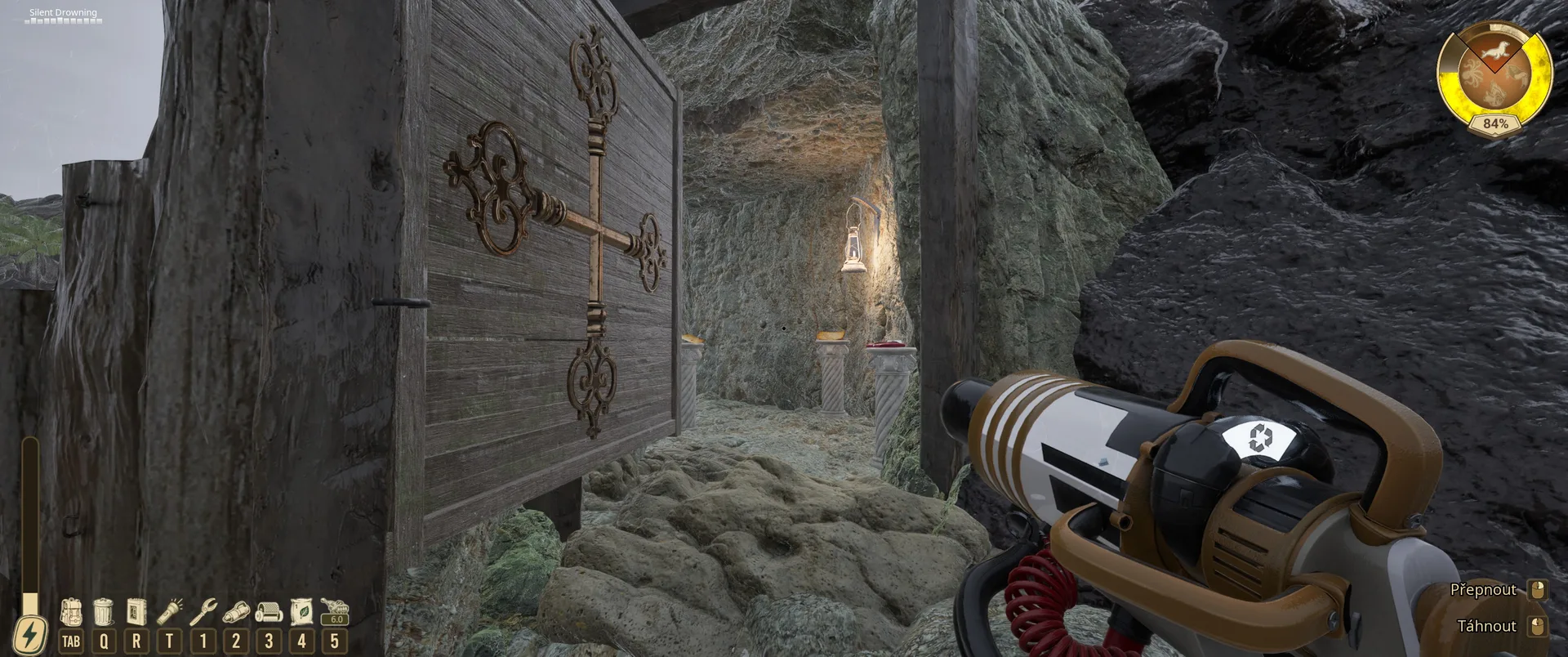Screen dimensions: 1568x657
Task: Open the backpack inventory icon
Action: click(71, 612)
